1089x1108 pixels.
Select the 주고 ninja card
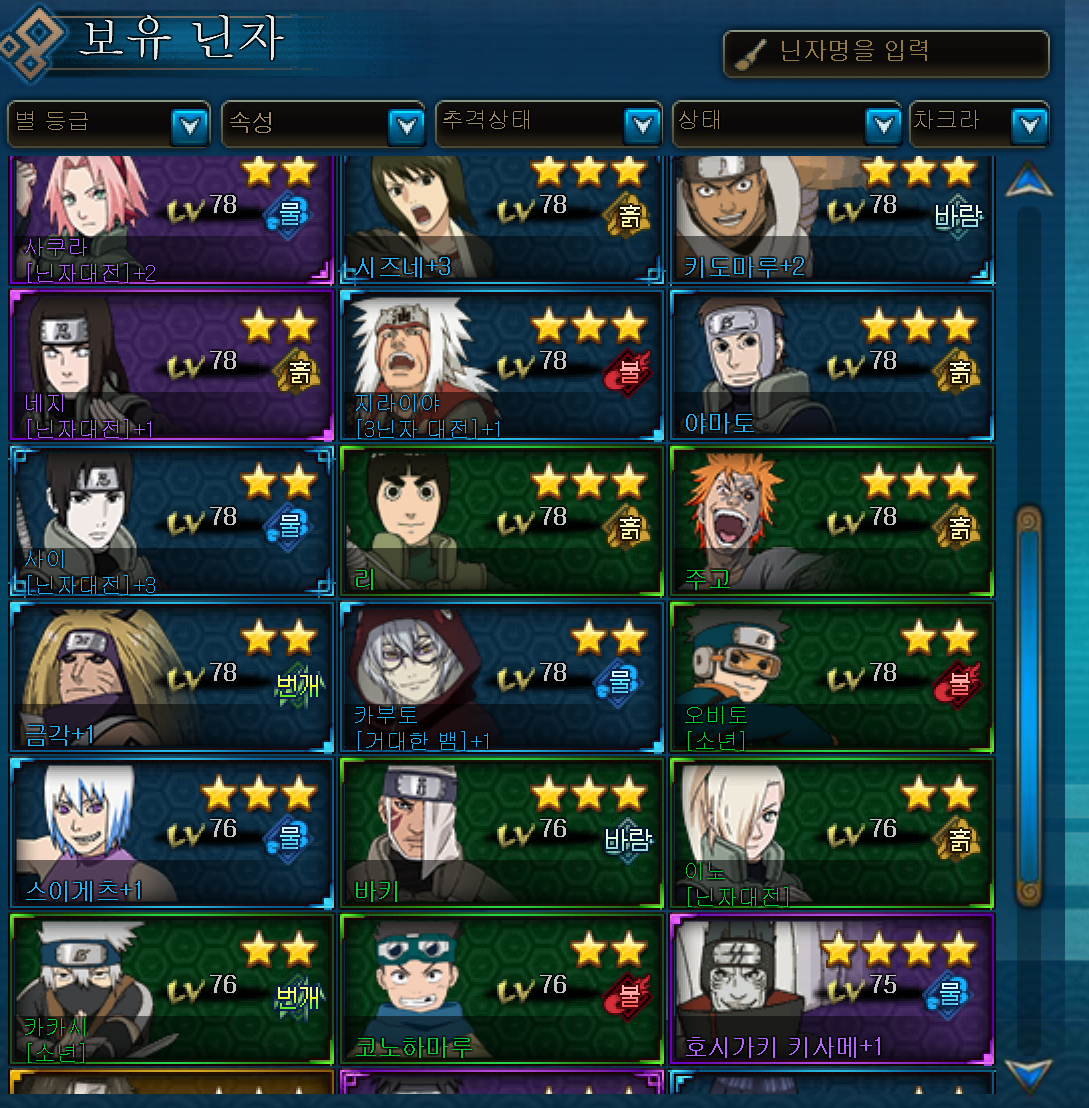point(832,521)
